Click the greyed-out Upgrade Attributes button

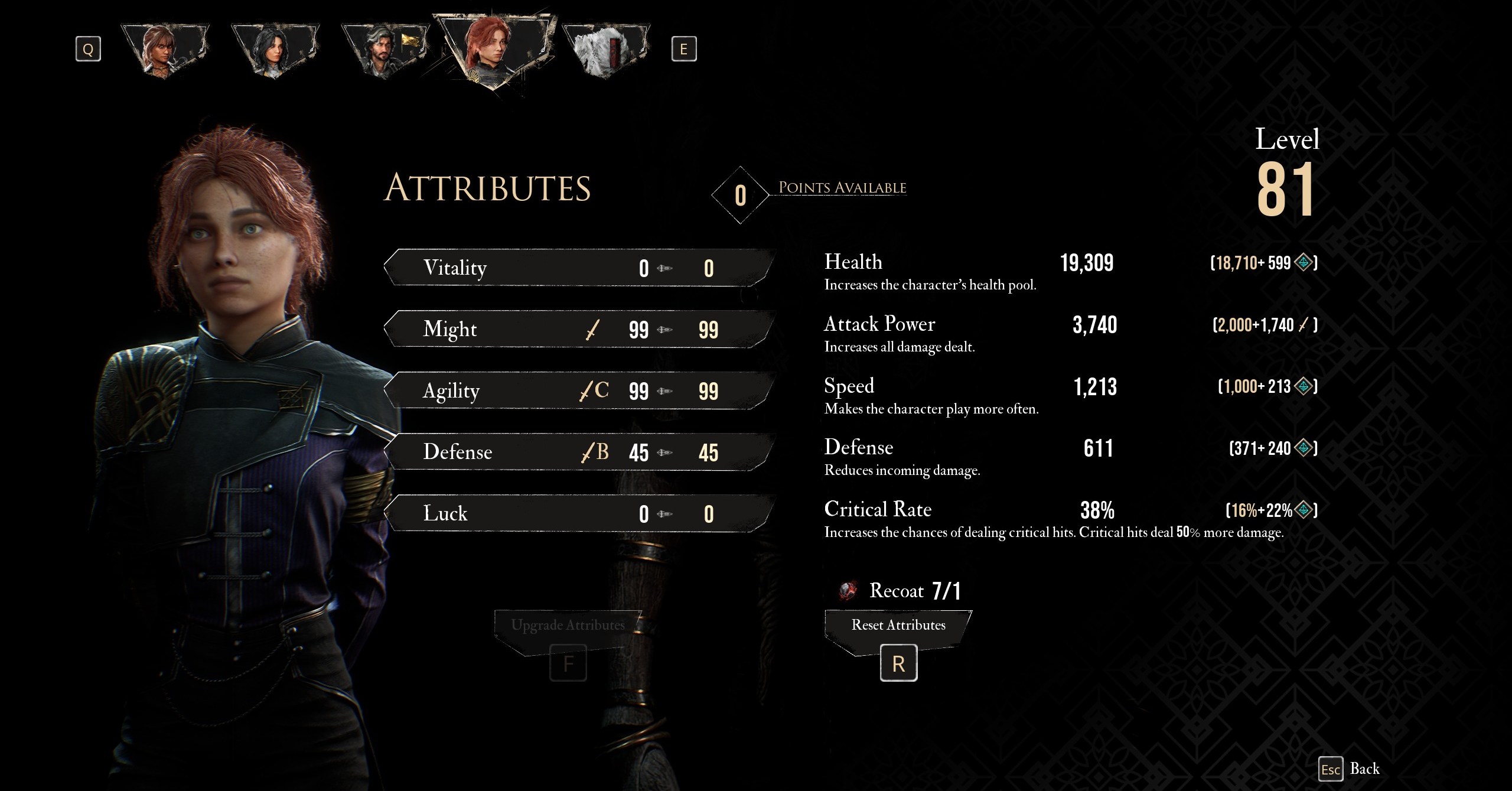coord(568,626)
